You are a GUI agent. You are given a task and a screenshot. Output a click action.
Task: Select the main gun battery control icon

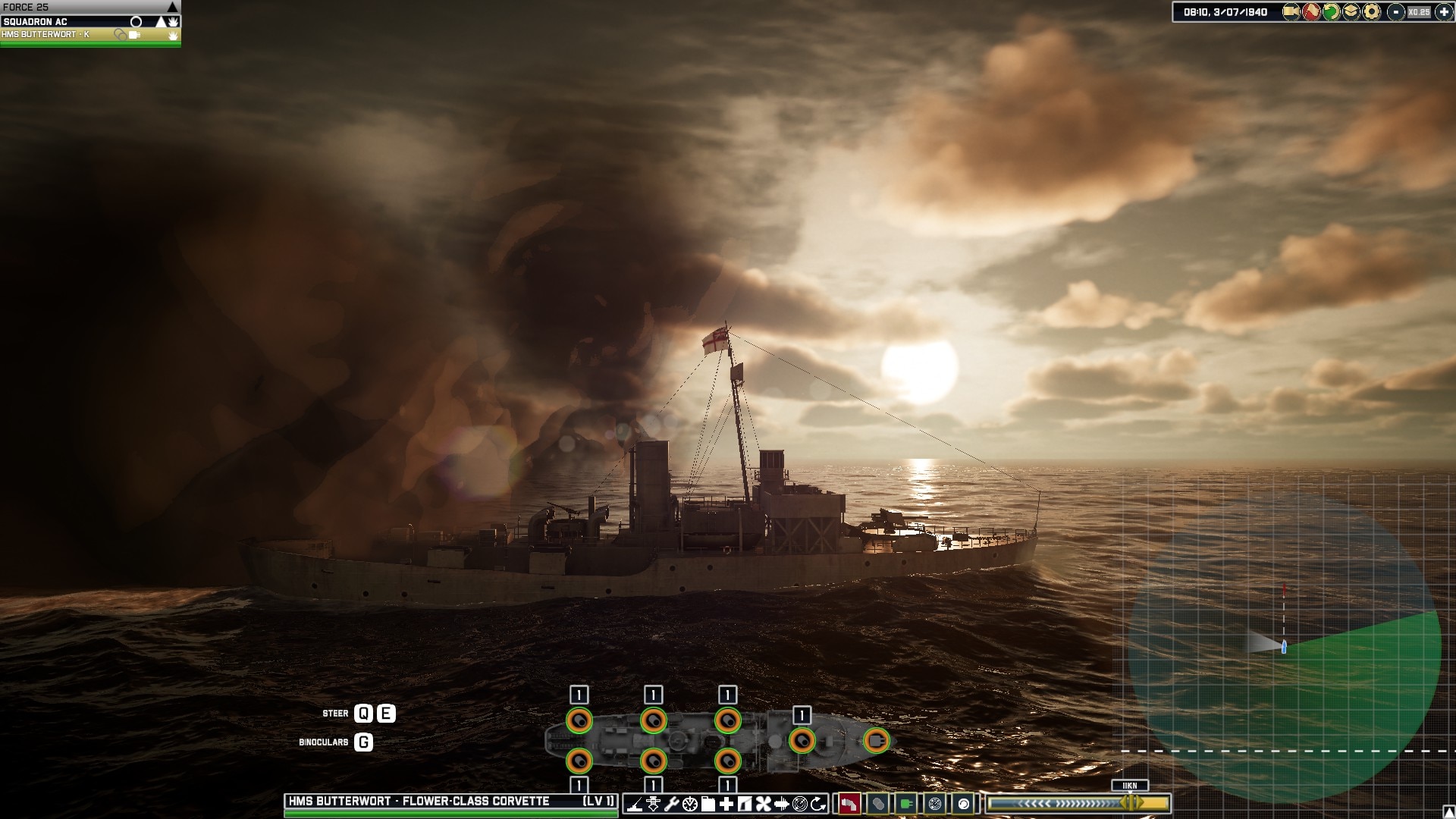coord(635,803)
